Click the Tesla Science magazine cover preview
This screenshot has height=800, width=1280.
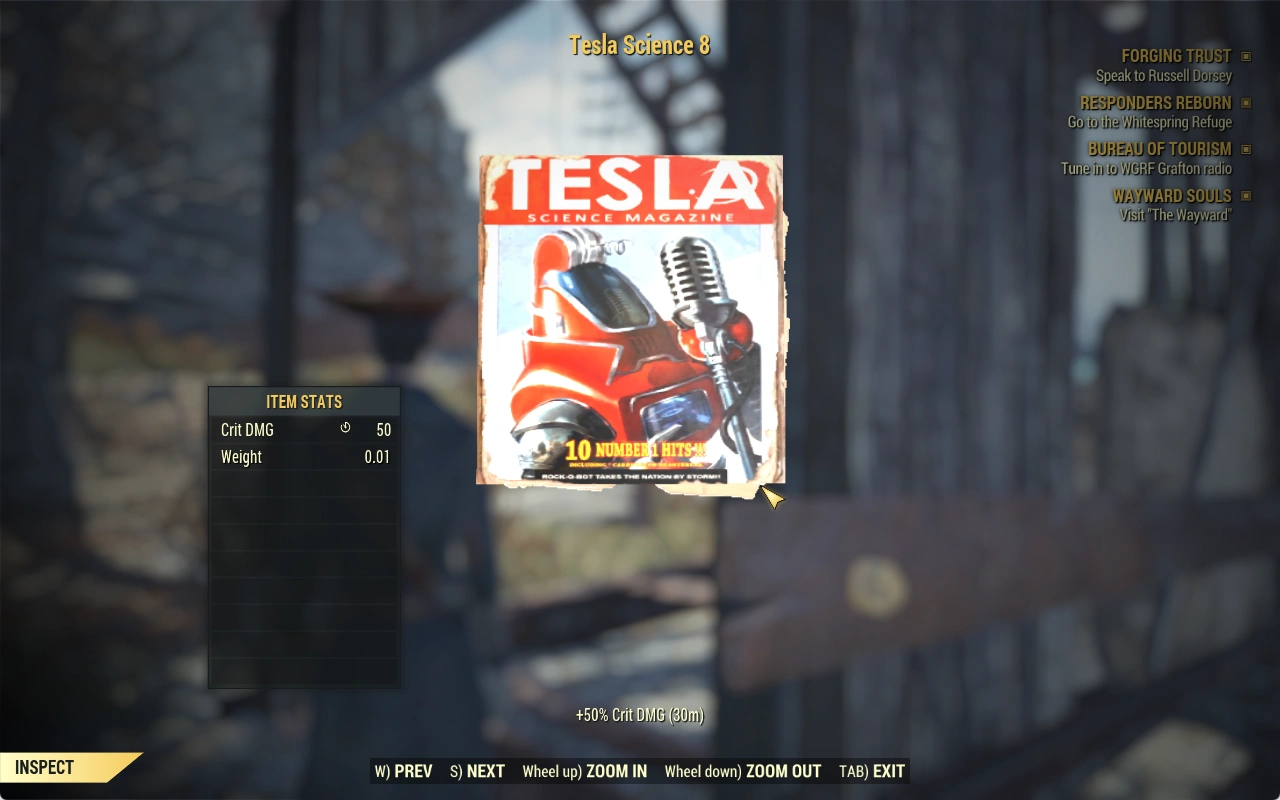point(630,320)
